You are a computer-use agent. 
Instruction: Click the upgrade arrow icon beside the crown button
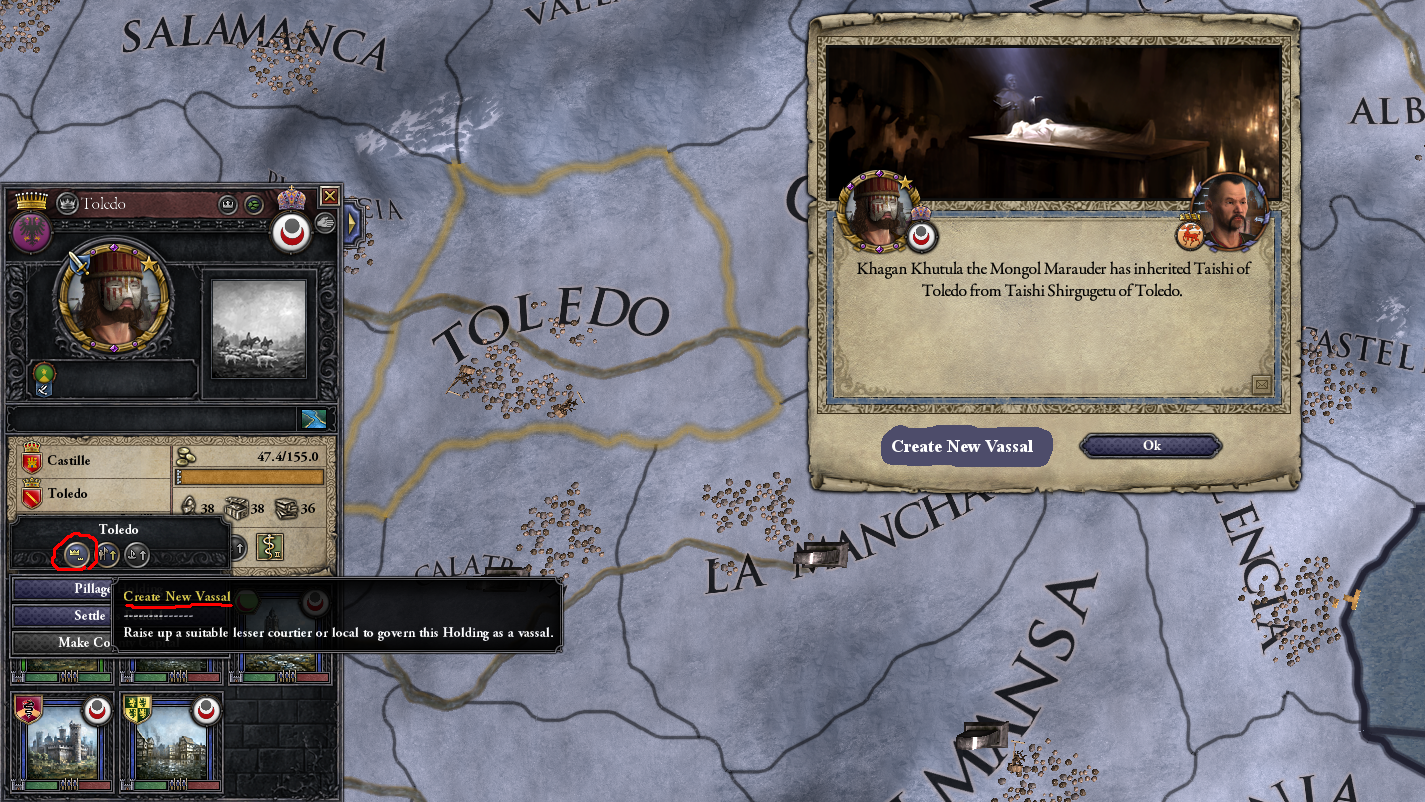(107, 554)
